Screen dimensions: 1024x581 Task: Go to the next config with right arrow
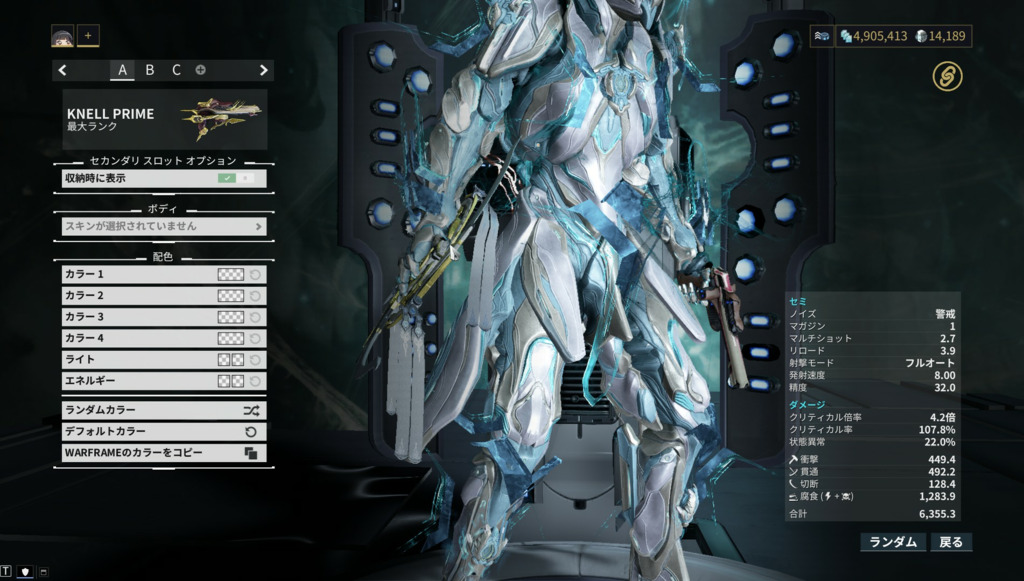click(264, 70)
